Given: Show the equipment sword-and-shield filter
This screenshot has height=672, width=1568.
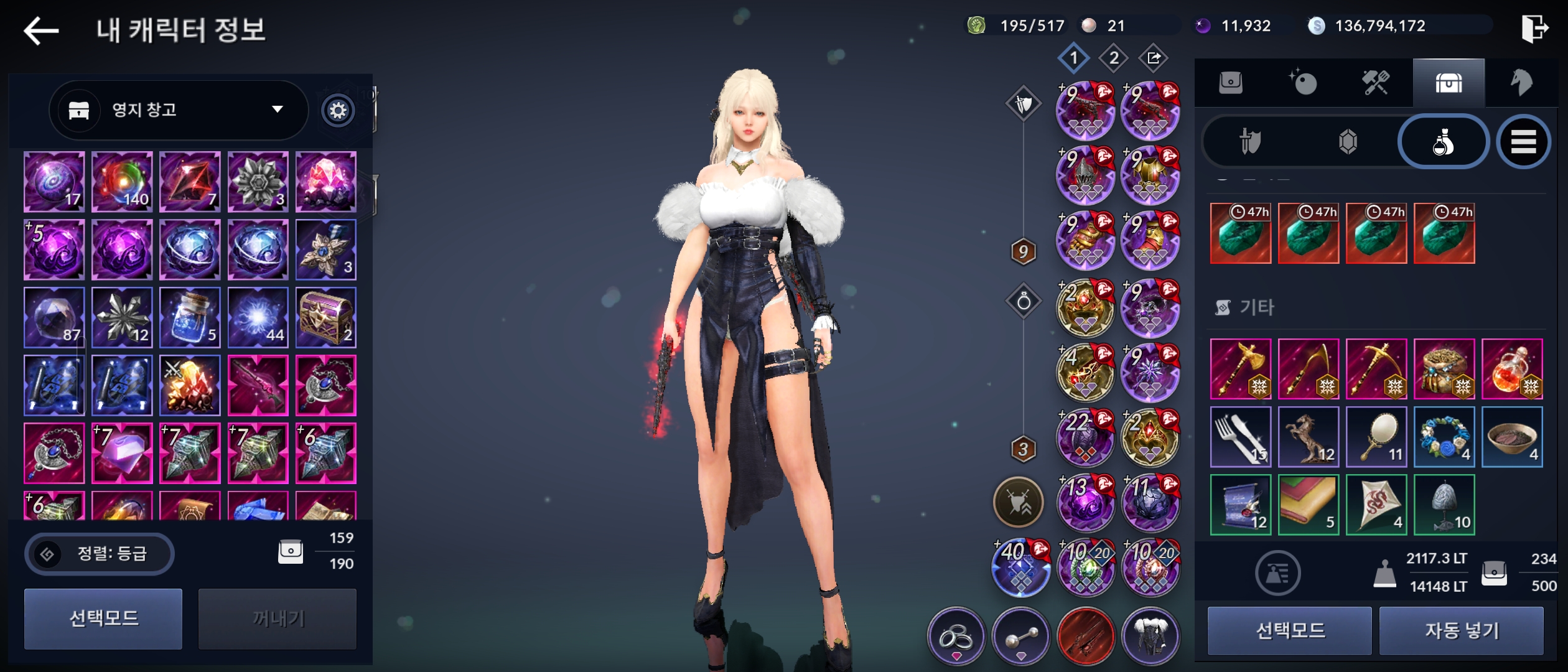Looking at the screenshot, I should (x=1249, y=142).
